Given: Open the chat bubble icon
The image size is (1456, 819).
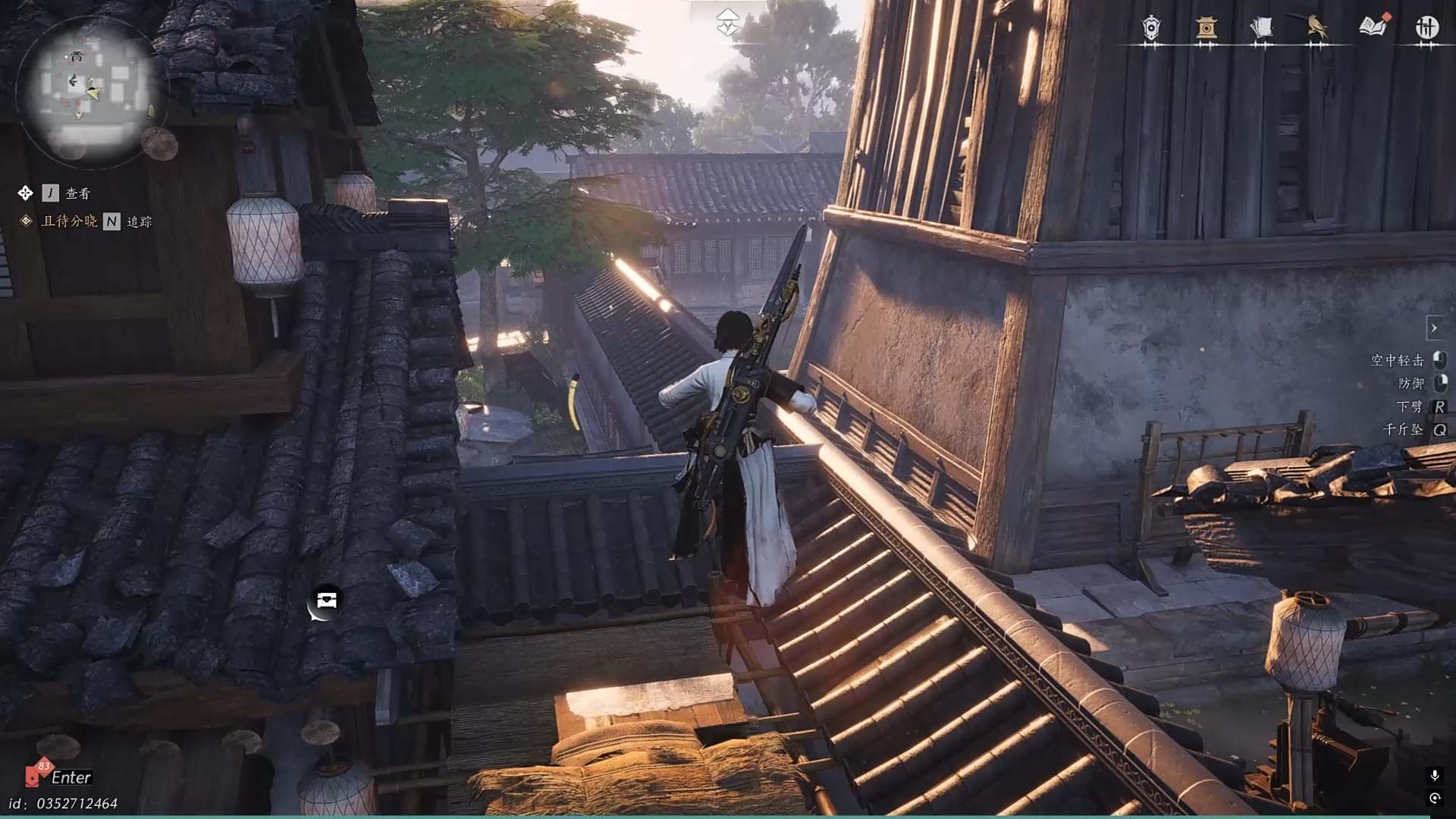Looking at the screenshot, I should (325, 601).
